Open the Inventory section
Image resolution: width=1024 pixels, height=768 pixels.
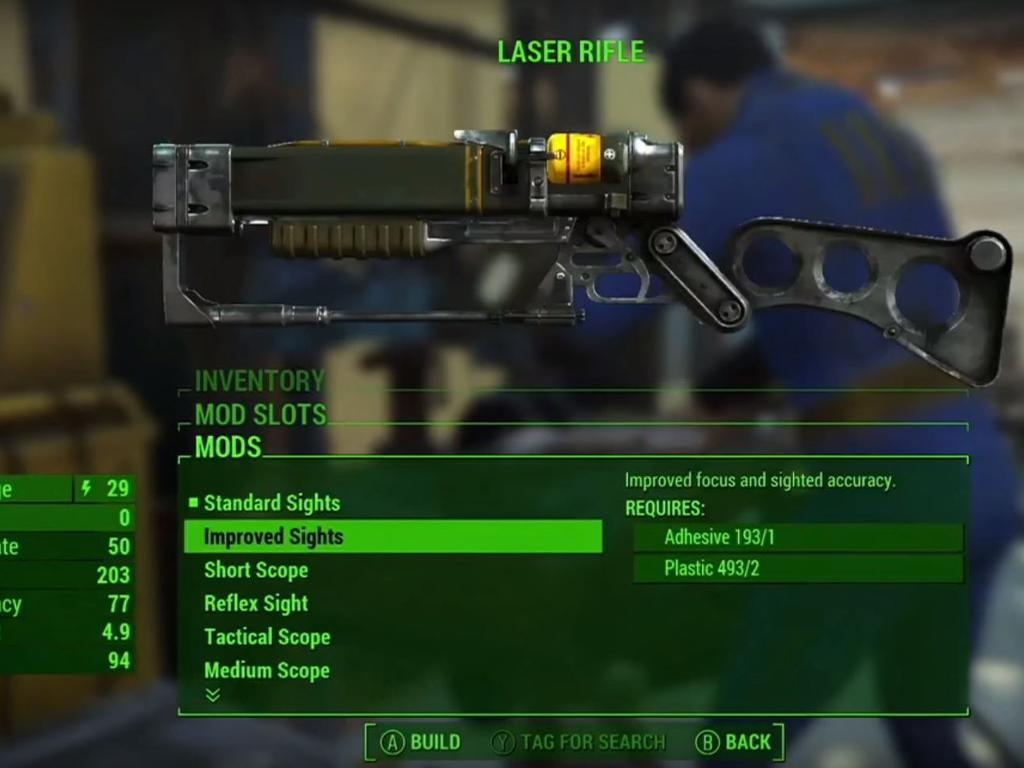[260, 381]
